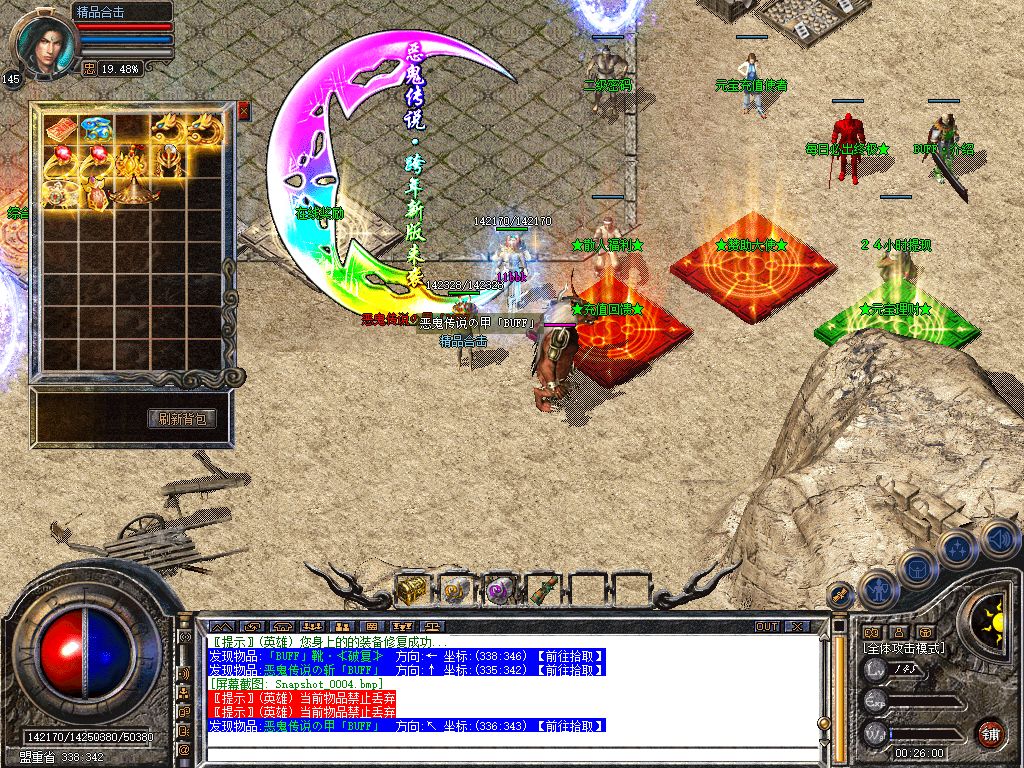
Task: Open the skills sparkle round button
Action: point(958,548)
